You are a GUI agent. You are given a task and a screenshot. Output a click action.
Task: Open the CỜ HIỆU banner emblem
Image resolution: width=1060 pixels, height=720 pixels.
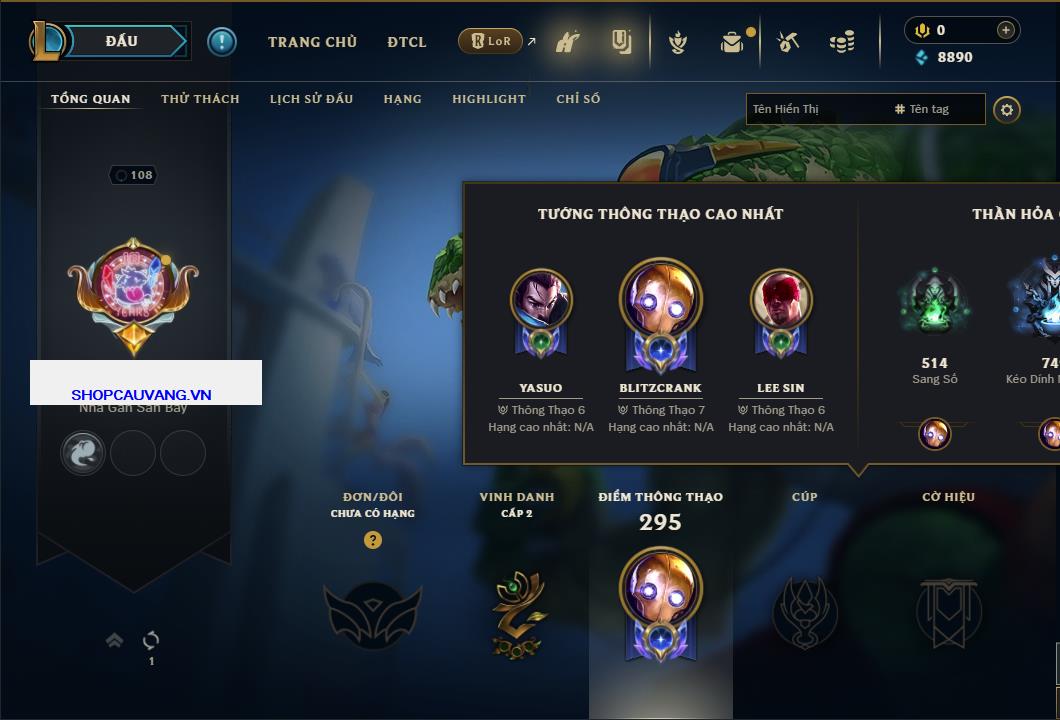pyautogui.click(x=948, y=610)
